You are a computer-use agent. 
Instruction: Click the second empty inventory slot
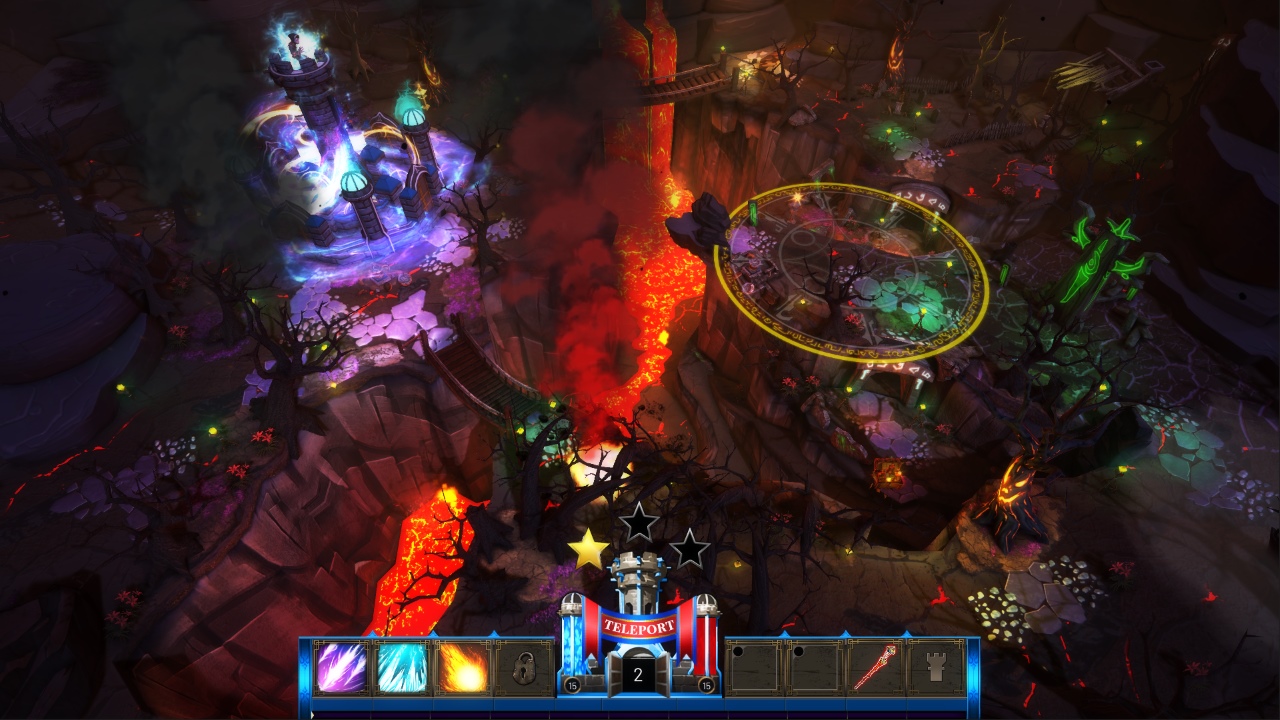pos(818,668)
